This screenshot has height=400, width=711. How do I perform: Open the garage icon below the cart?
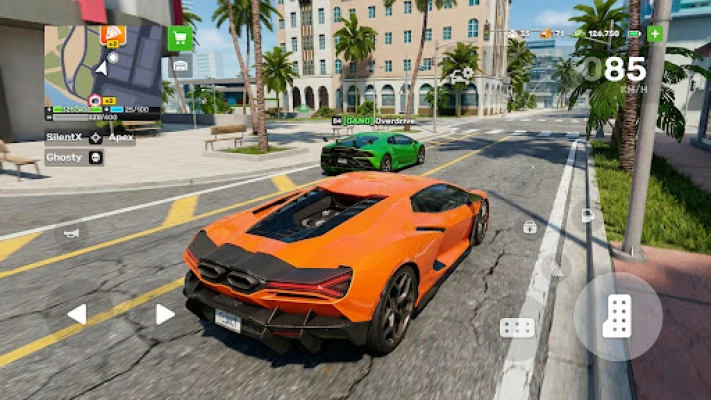tap(180, 67)
